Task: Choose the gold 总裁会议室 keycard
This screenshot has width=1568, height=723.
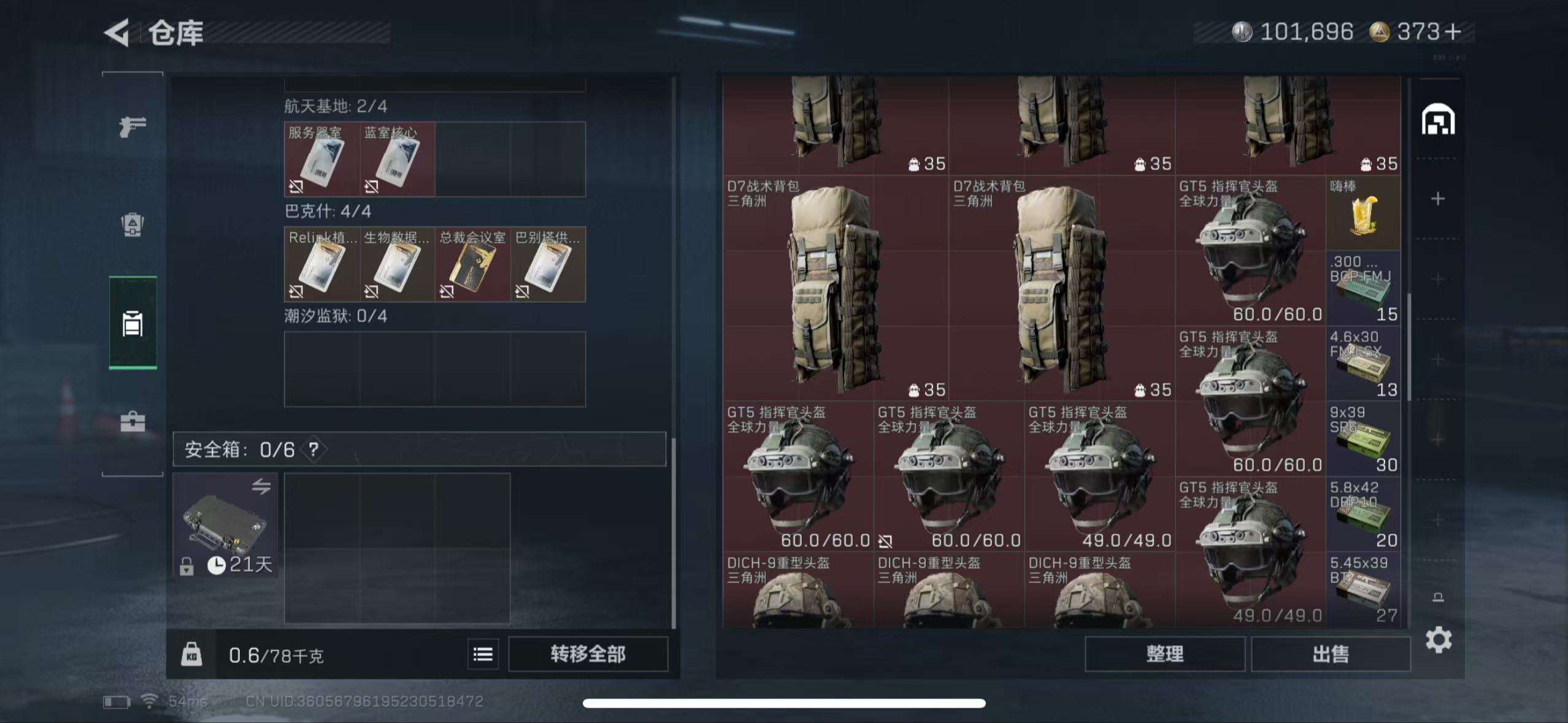Action: (472, 265)
